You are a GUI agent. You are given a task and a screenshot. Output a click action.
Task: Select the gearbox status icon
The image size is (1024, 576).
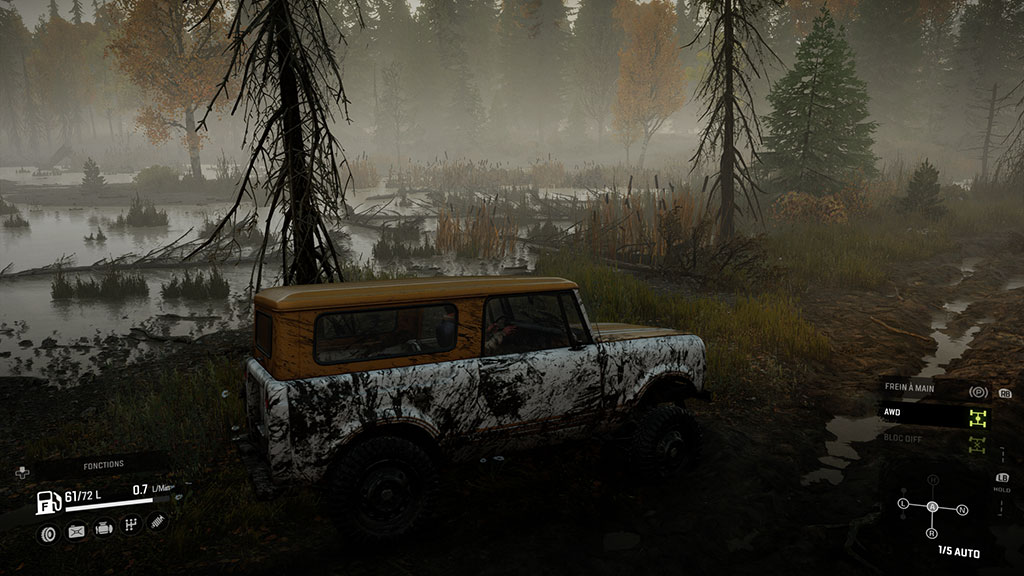point(130,524)
